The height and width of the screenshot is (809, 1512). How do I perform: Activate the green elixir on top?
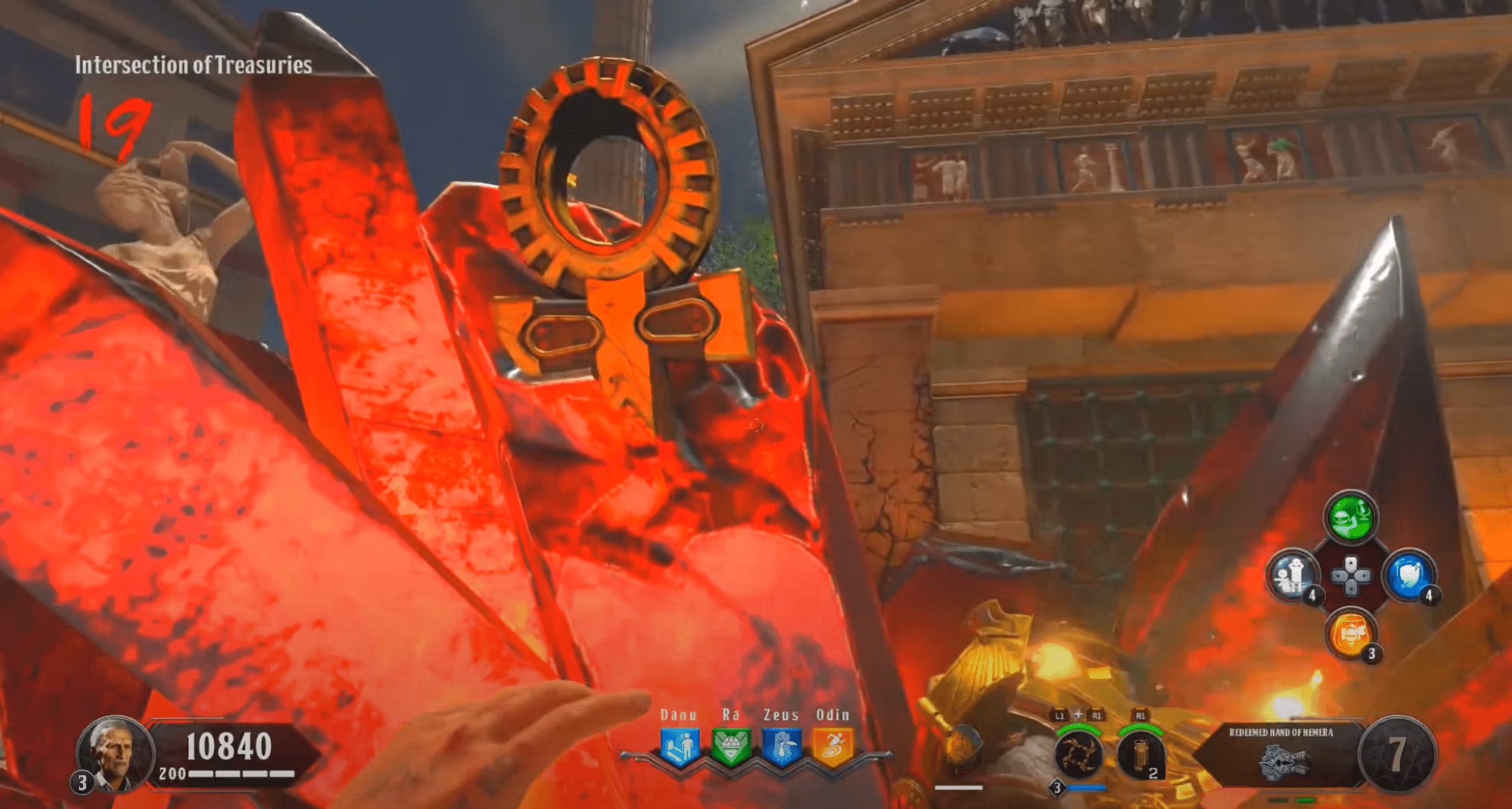tap(1350, 518)
